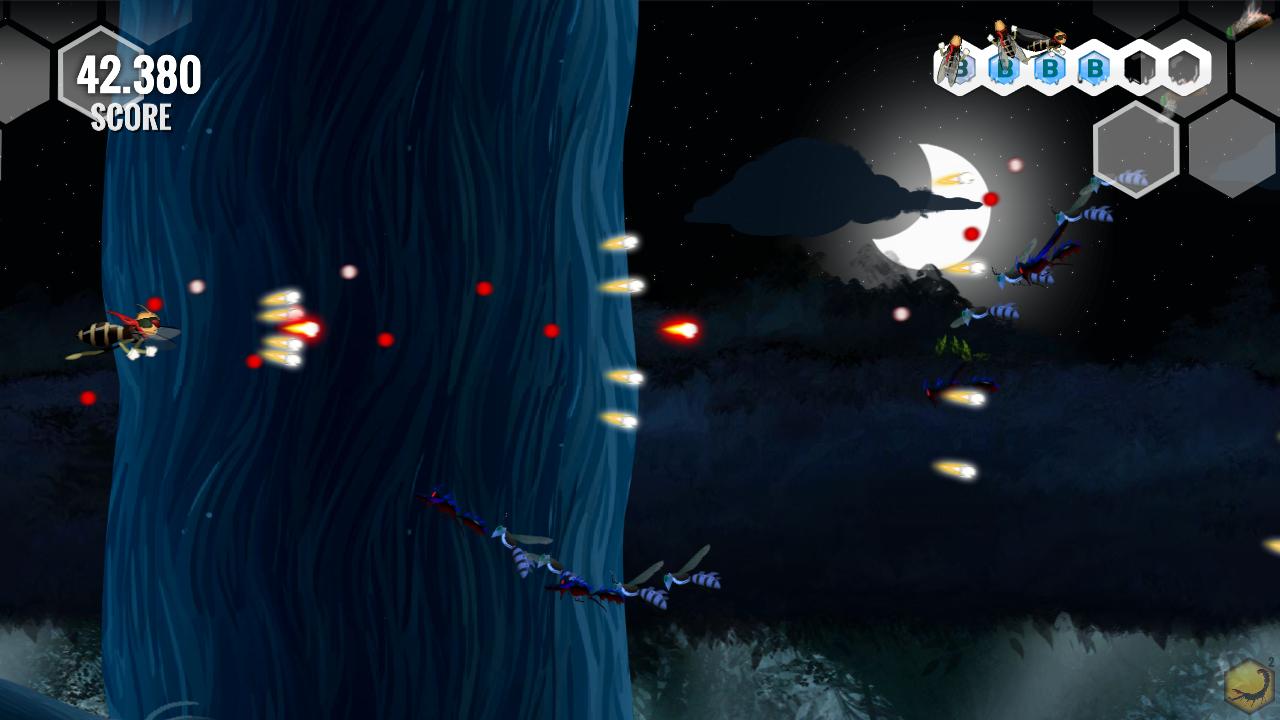Select the first blue B bomb hexagon

pyautogui.click(x=963, y=68)
